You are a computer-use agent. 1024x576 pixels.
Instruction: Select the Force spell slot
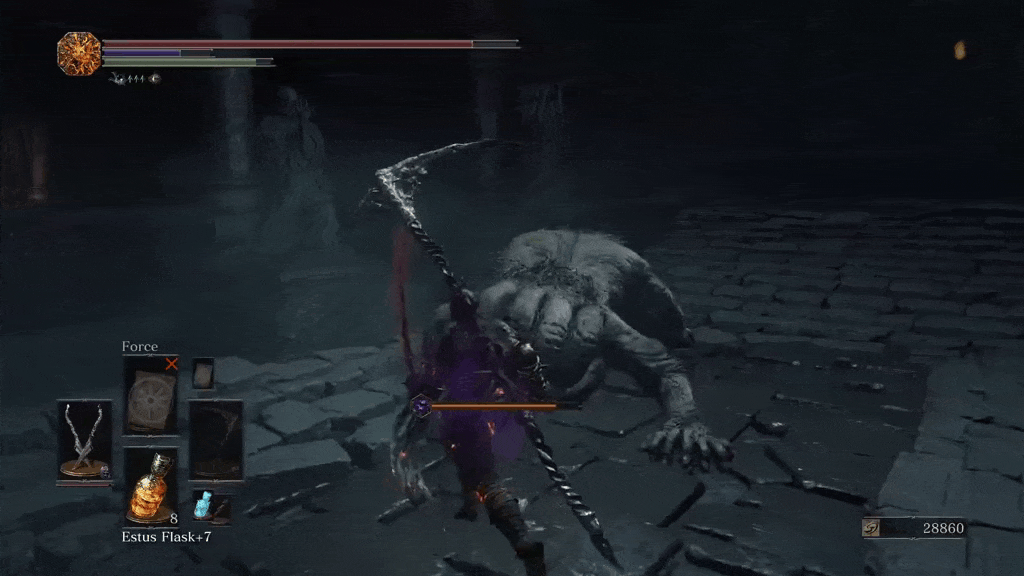pyautogui.click(x=150, y=395)
